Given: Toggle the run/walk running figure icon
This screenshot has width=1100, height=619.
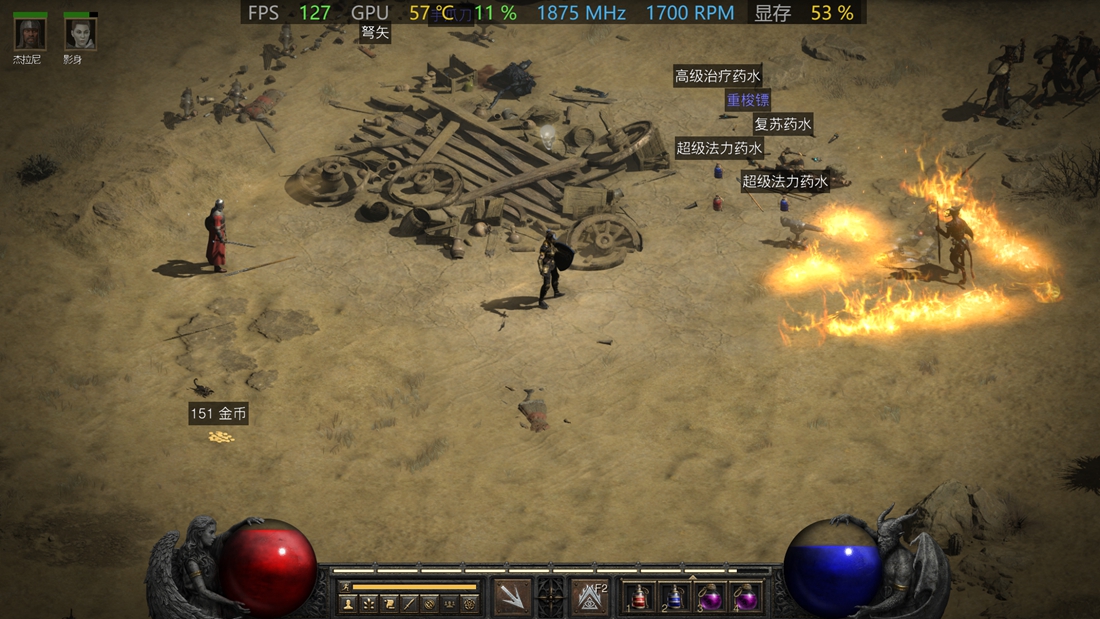Looking at the screenshot, I should click(346, 587).
